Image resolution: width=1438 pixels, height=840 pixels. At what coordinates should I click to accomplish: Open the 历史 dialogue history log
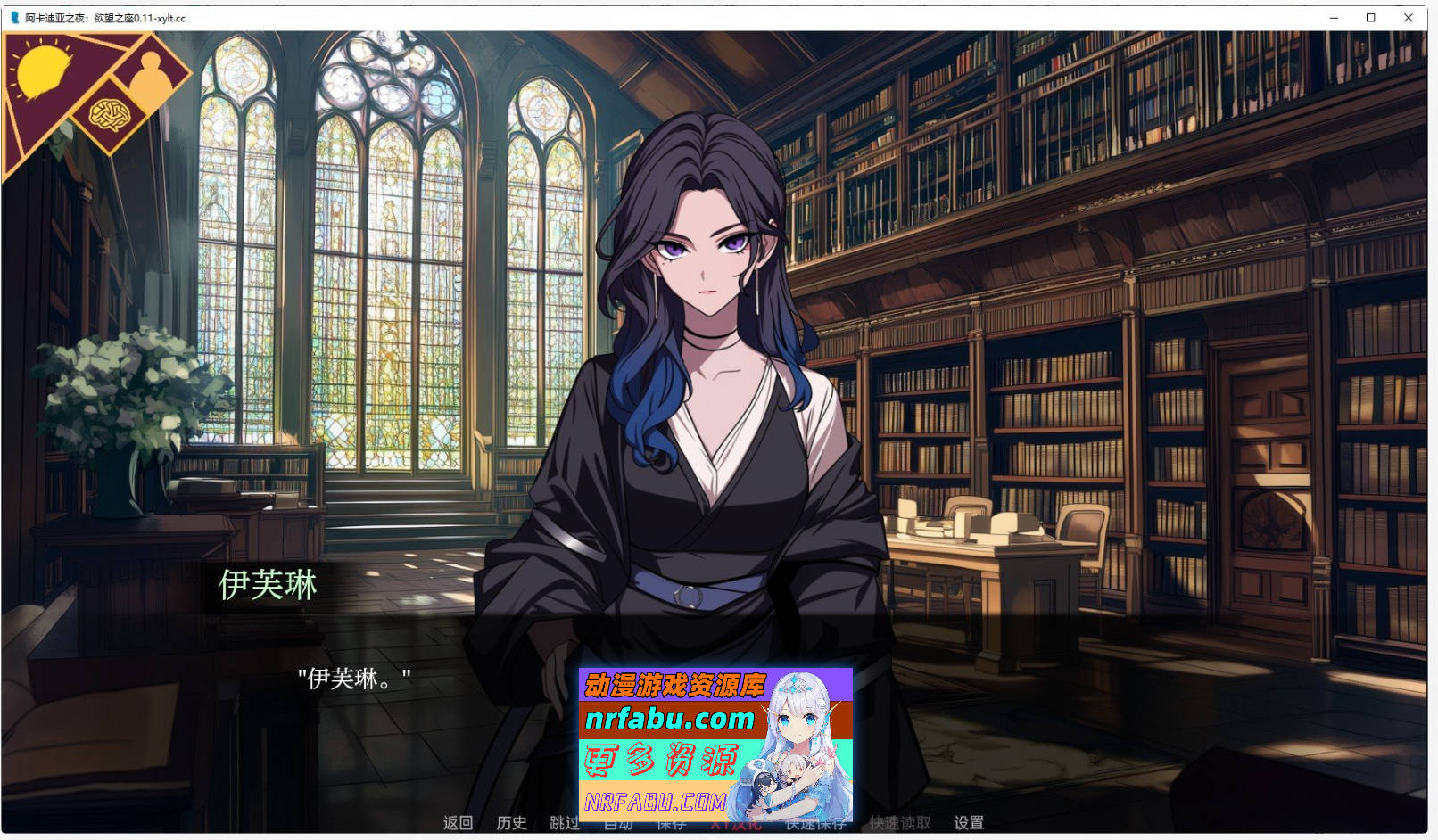511,823
